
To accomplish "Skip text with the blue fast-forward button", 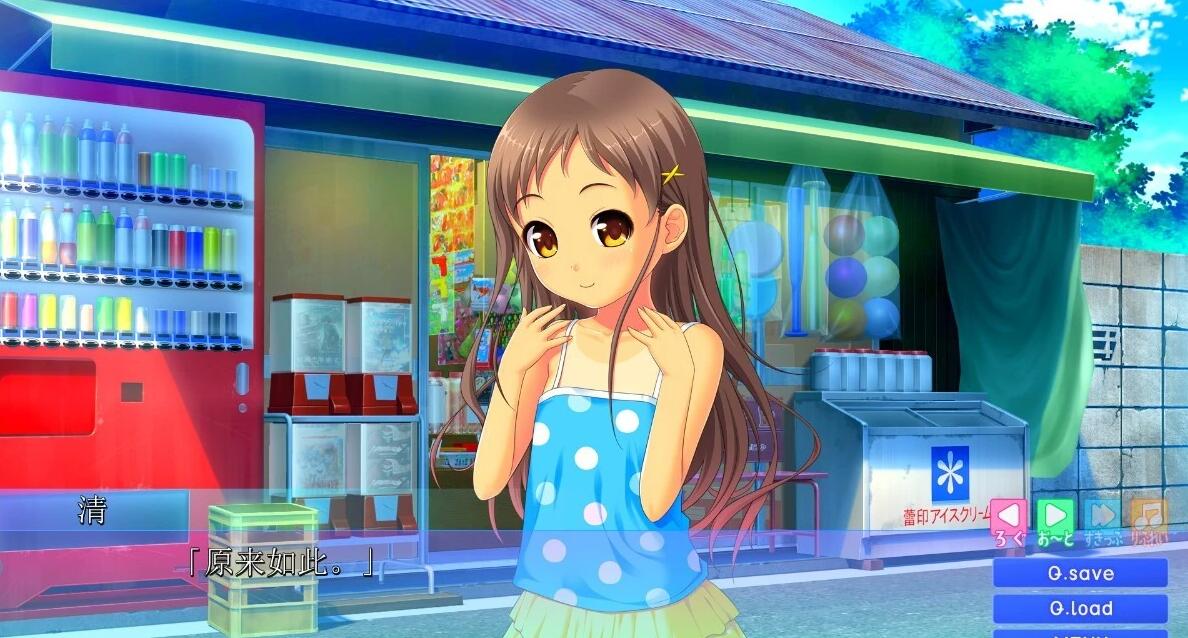I will (x=1102, y=516).
